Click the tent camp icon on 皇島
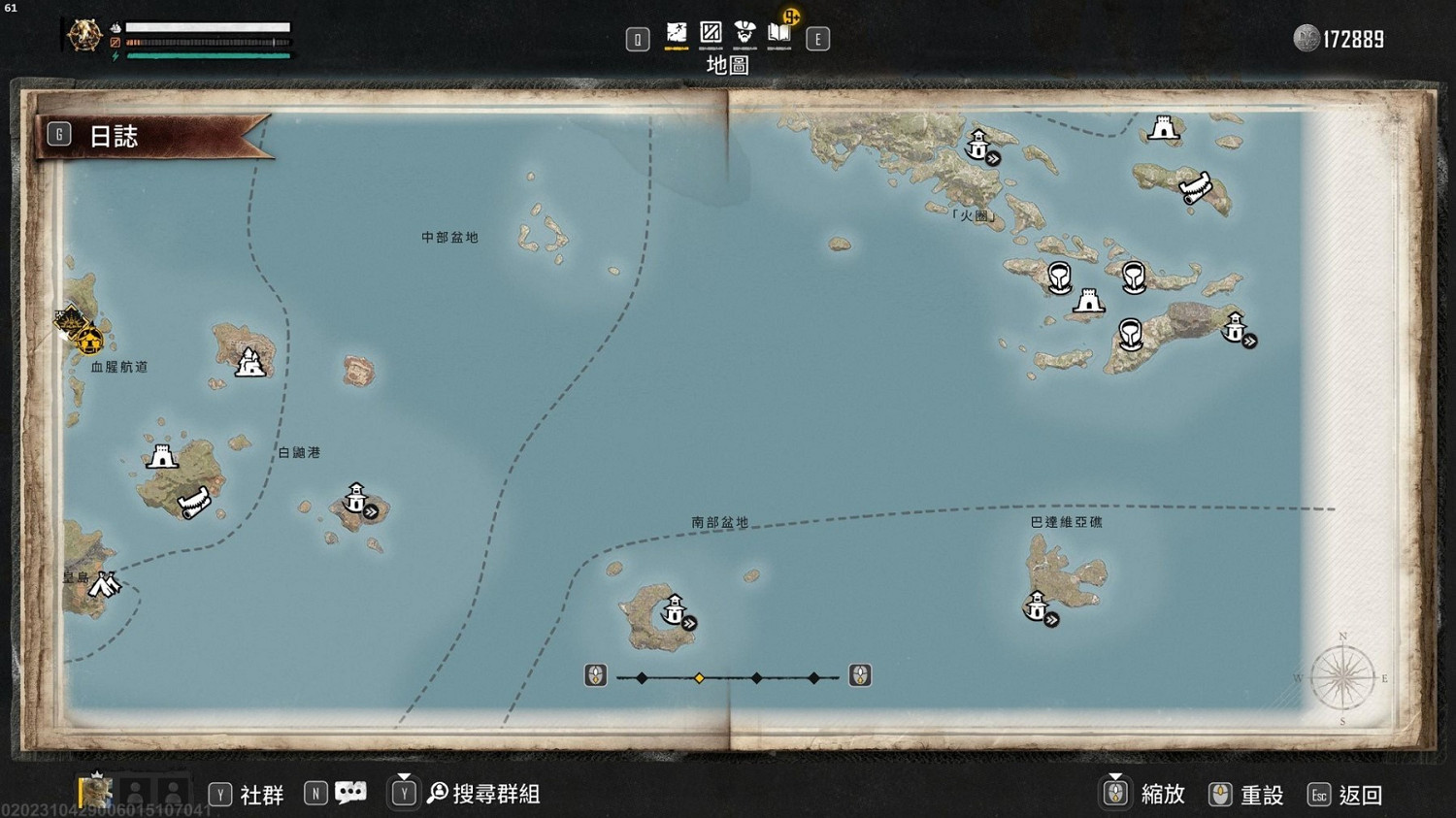 [105, 583]
